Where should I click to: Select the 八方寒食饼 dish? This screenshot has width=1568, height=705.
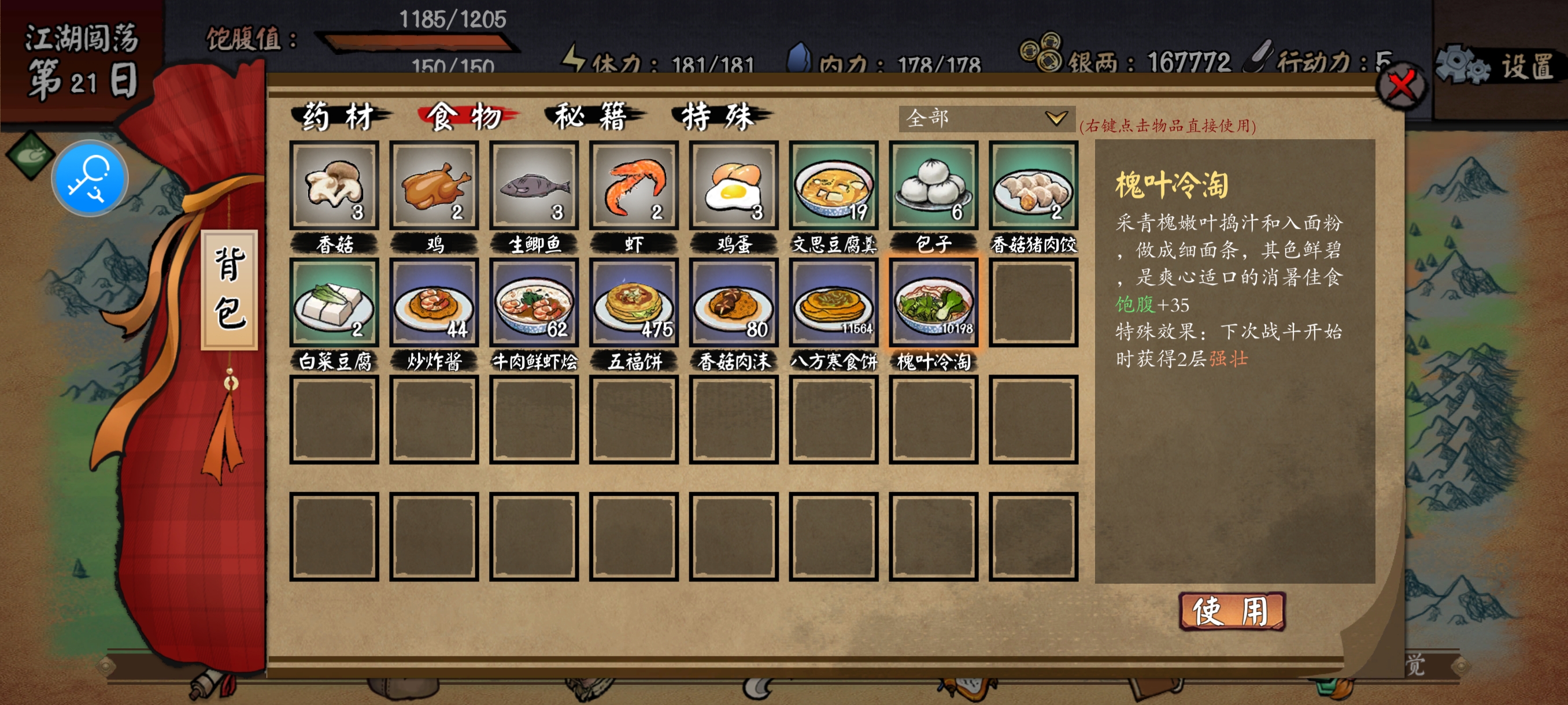coord(833,302)
